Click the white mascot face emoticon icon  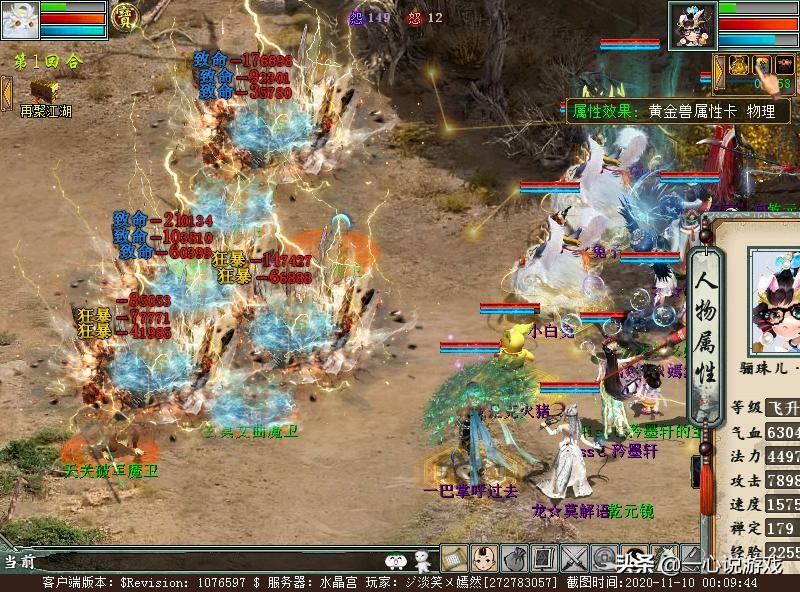397,560
